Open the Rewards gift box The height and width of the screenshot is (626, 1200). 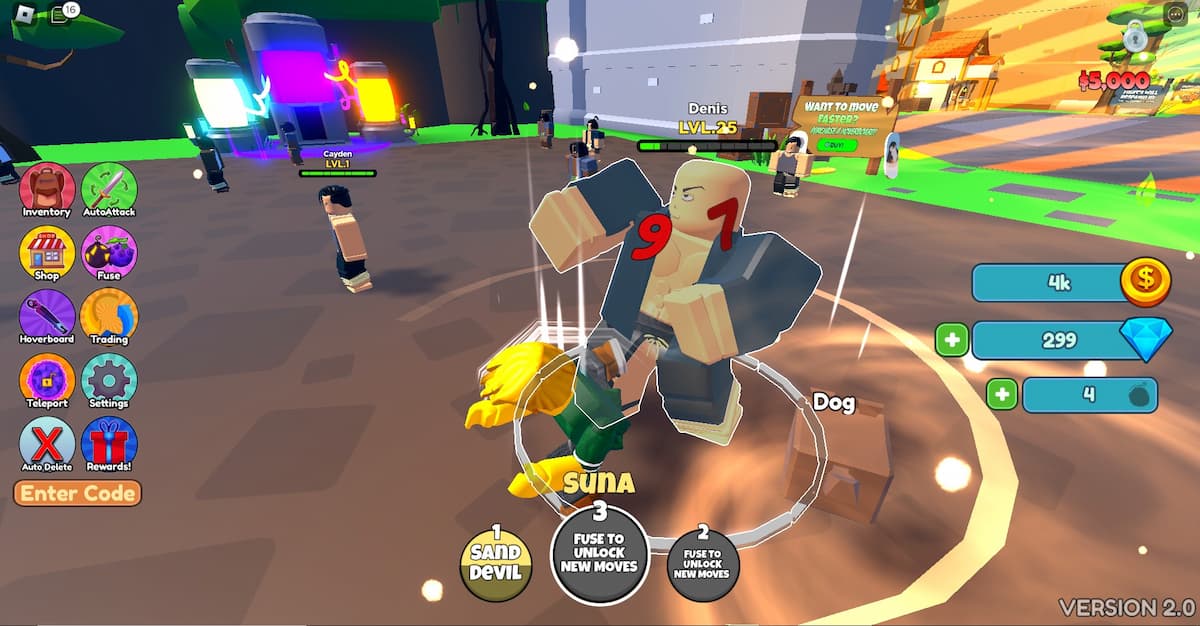(x=109, y=444)
